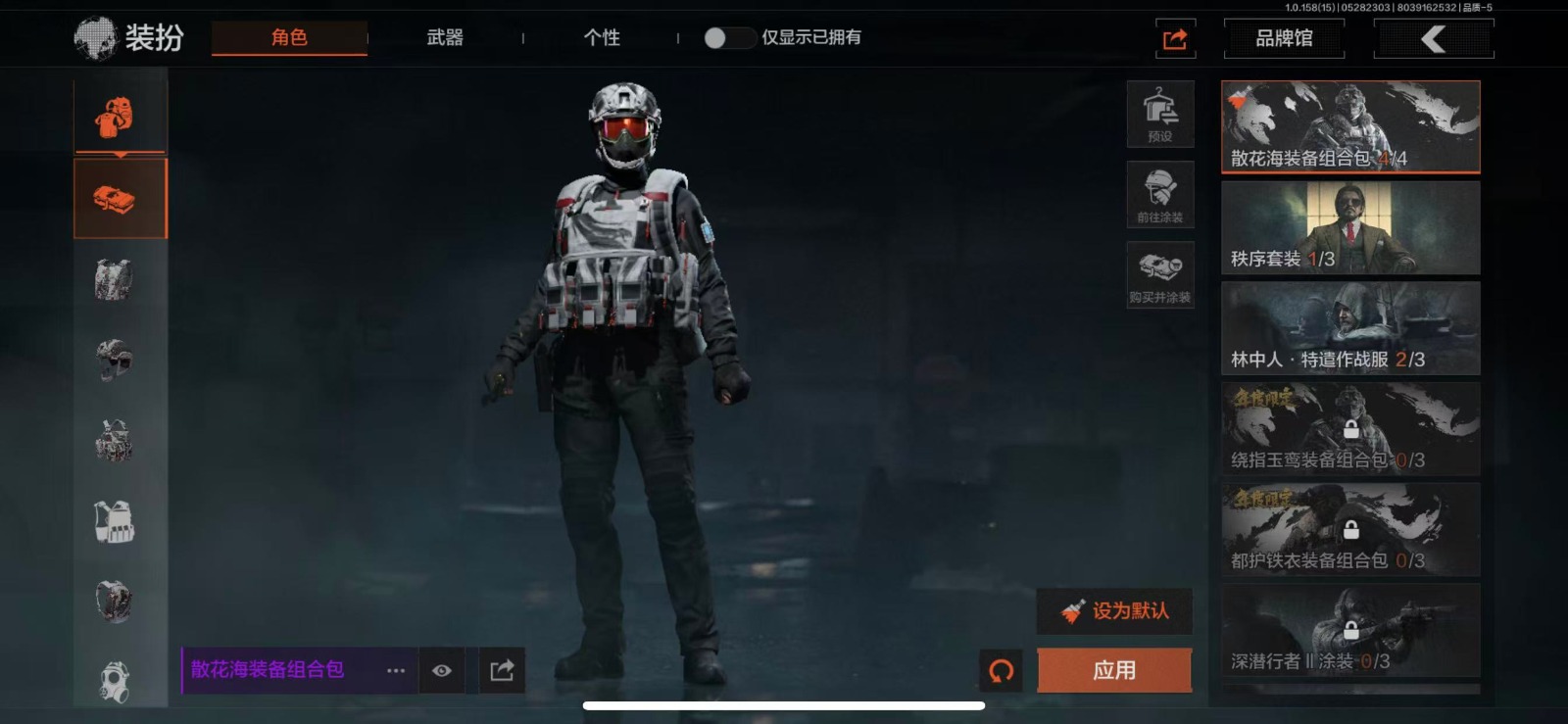The width and height of the screenshot is (1568, 724).
Task: Select 散花海装备组合包 outfit thumbnail
Action: pos(1350,127)
